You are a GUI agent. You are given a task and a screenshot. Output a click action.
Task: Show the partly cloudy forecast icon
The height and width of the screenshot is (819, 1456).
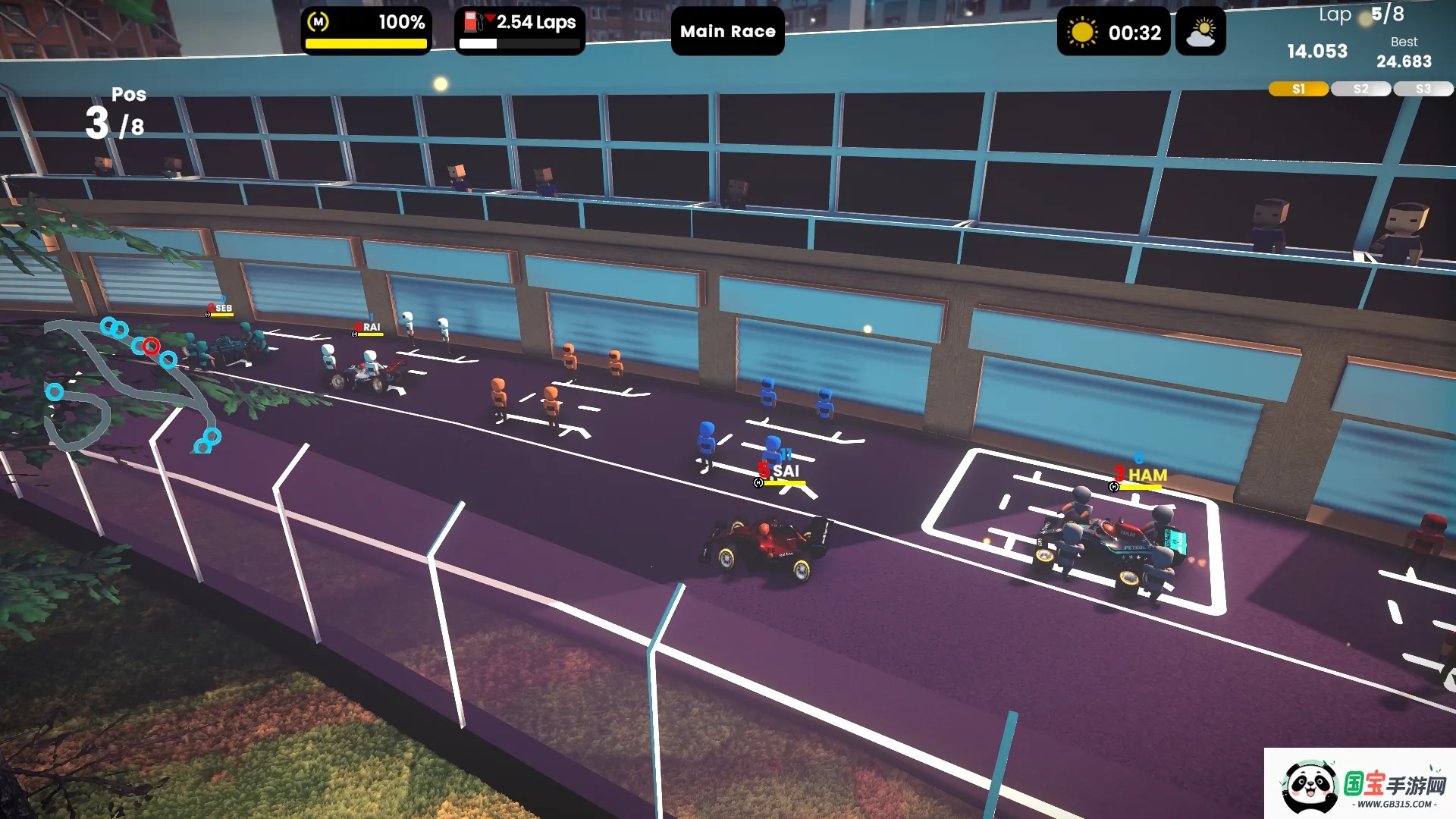tap(1200, 33)
